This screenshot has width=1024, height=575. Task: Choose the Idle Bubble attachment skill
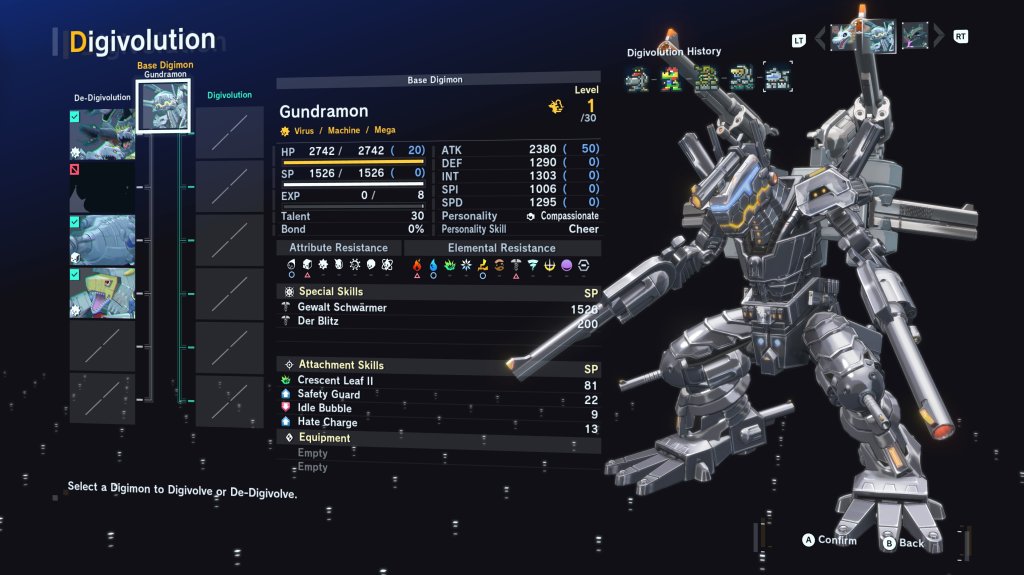coord(324,409)
